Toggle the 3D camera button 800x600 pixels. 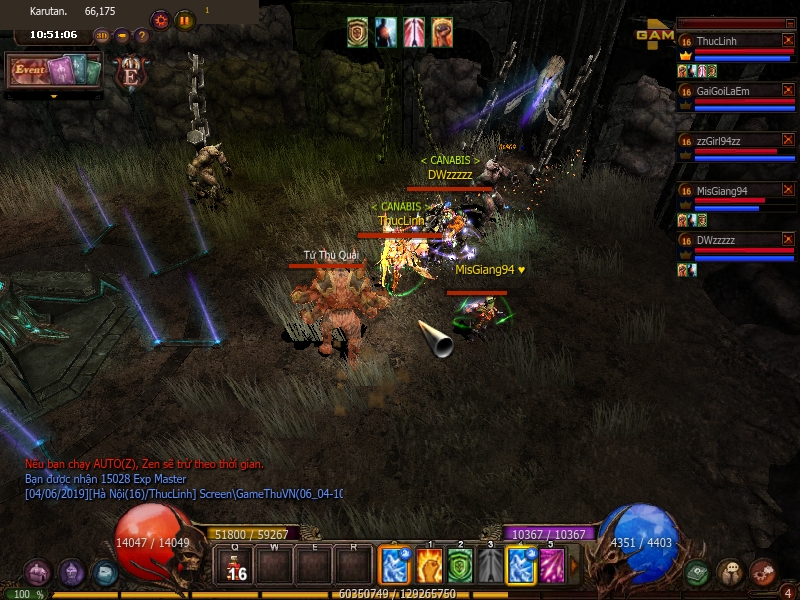point(102,35)
